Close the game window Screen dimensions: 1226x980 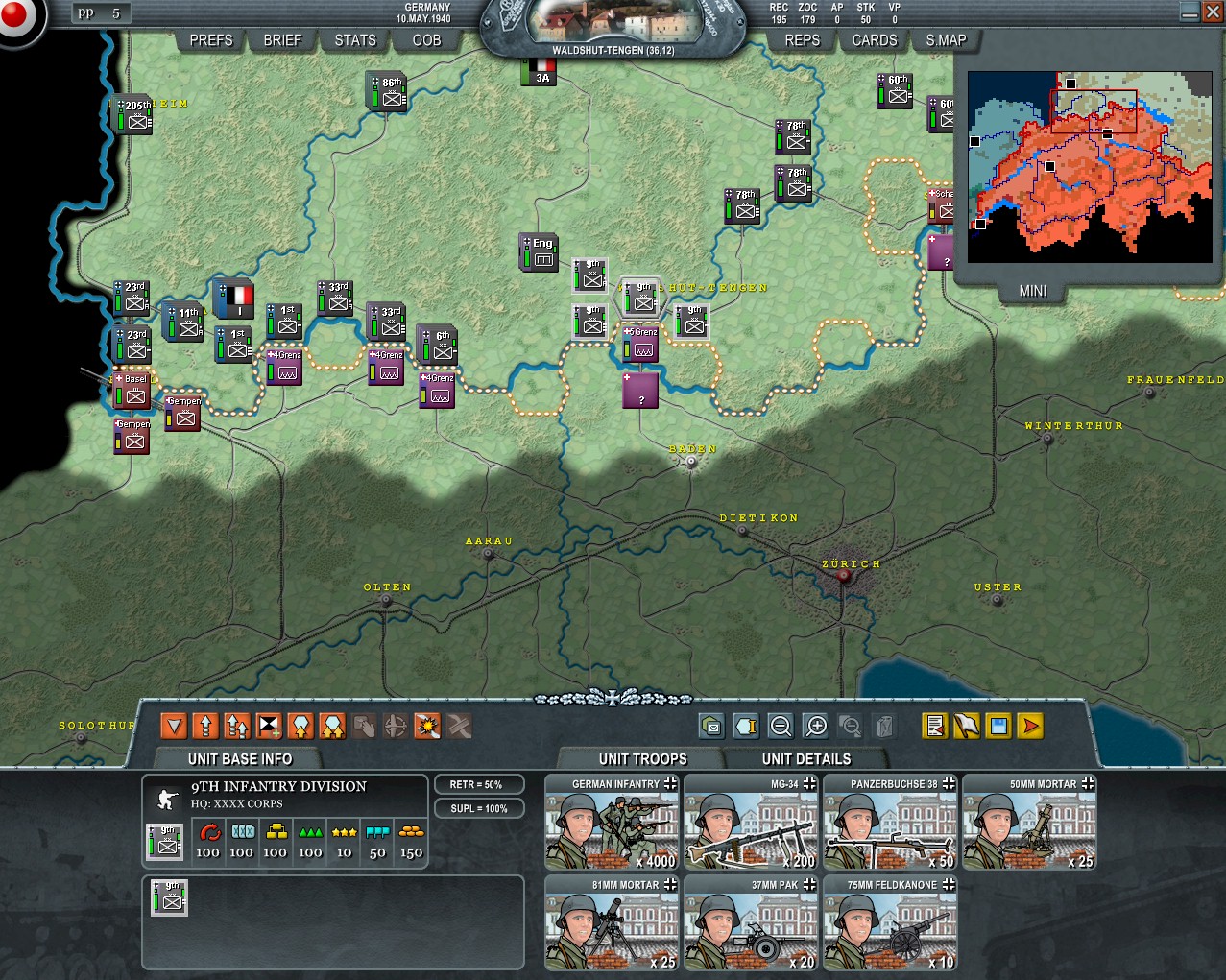pos(1213,12)
